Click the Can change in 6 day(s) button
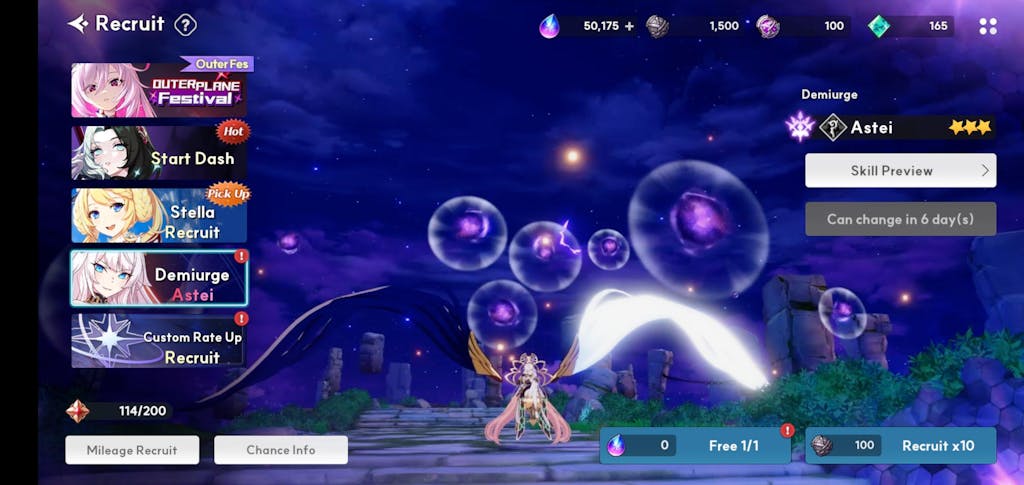The width and height of the screenshot is (1024, 485). coord(900,219)
